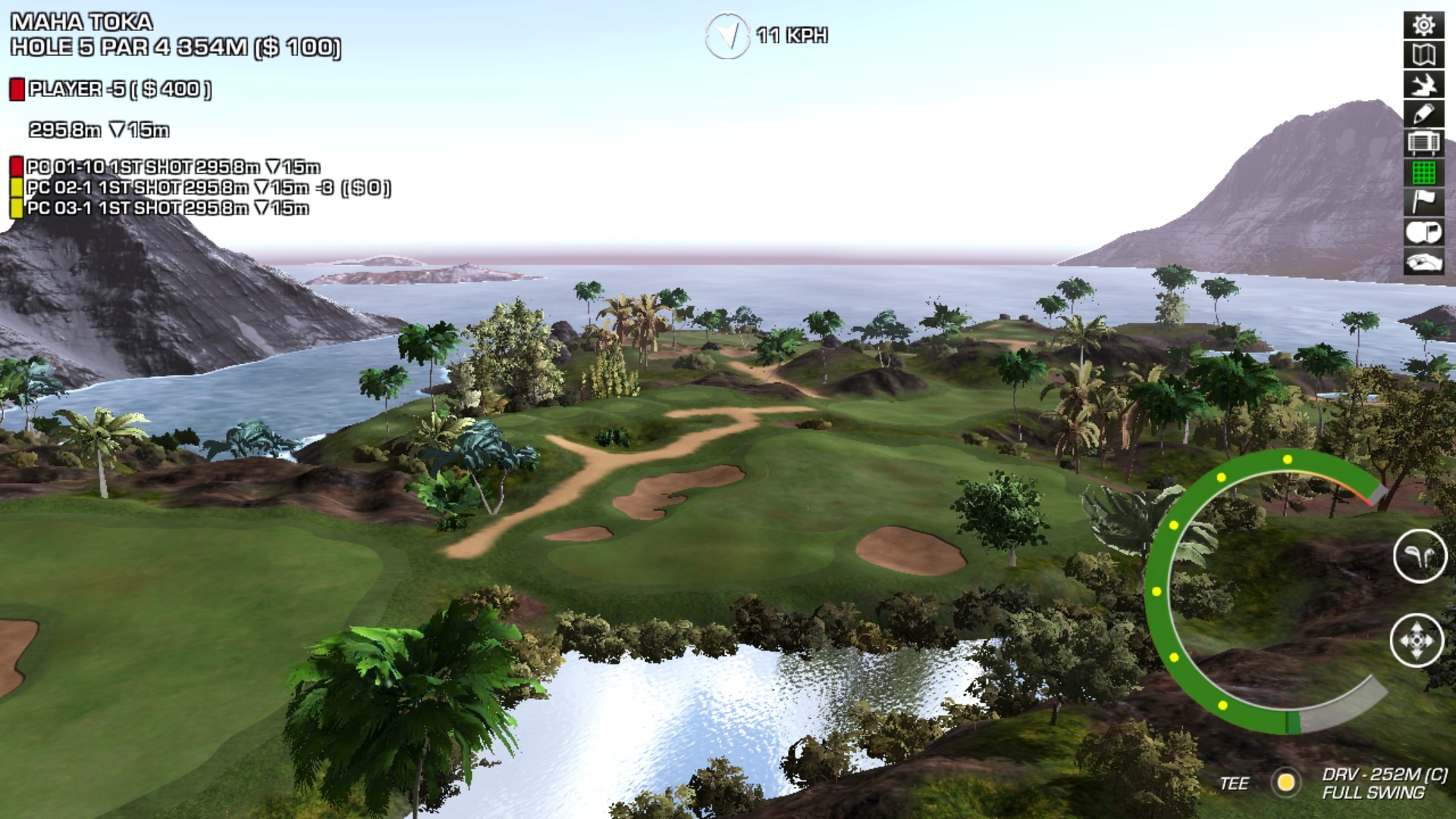Activate the bird flyover view icon
The height and width of the screenshot is (819, 1456).
[x=1423, y=84]
